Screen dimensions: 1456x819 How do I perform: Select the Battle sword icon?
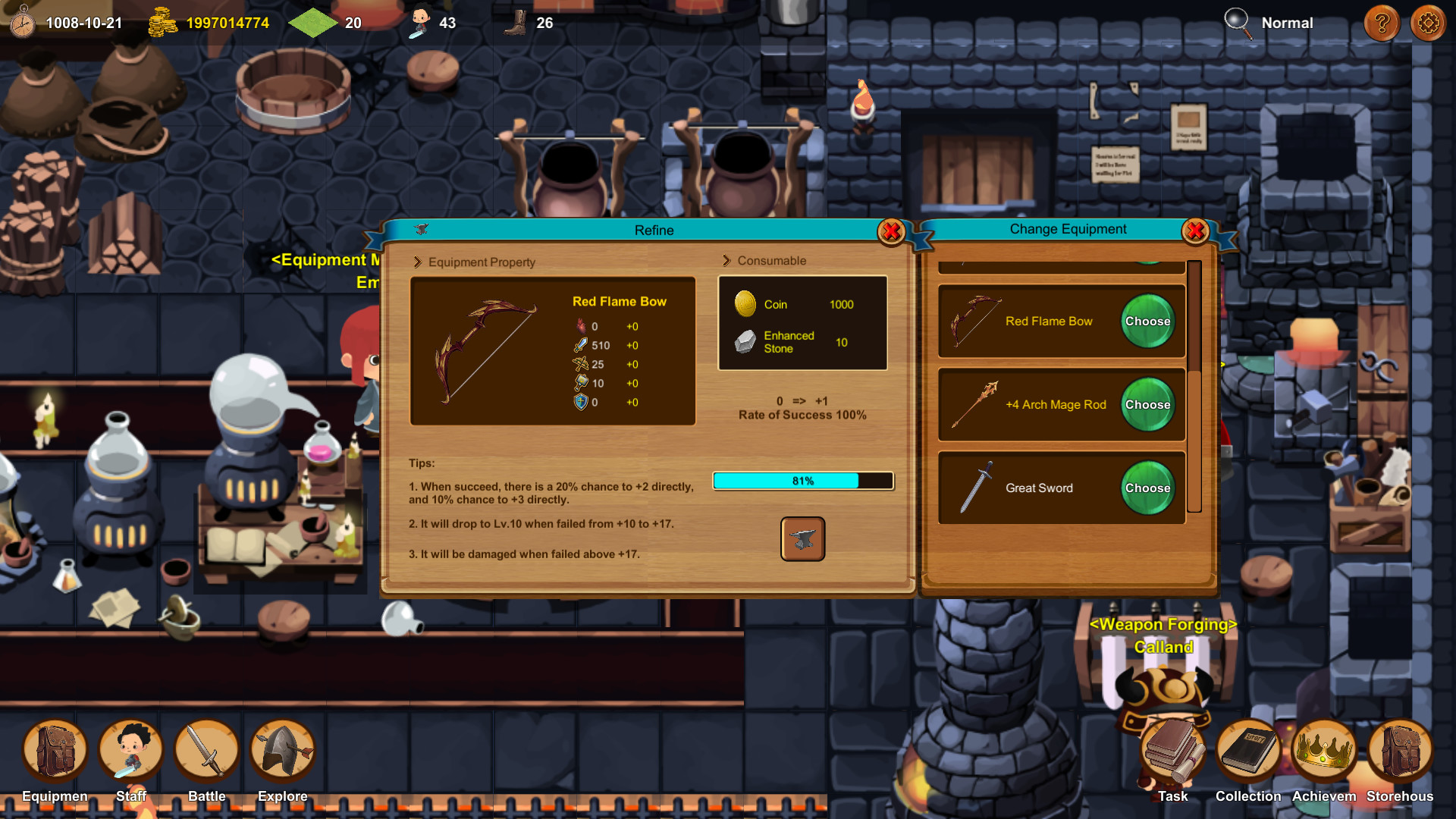[206, 751]
